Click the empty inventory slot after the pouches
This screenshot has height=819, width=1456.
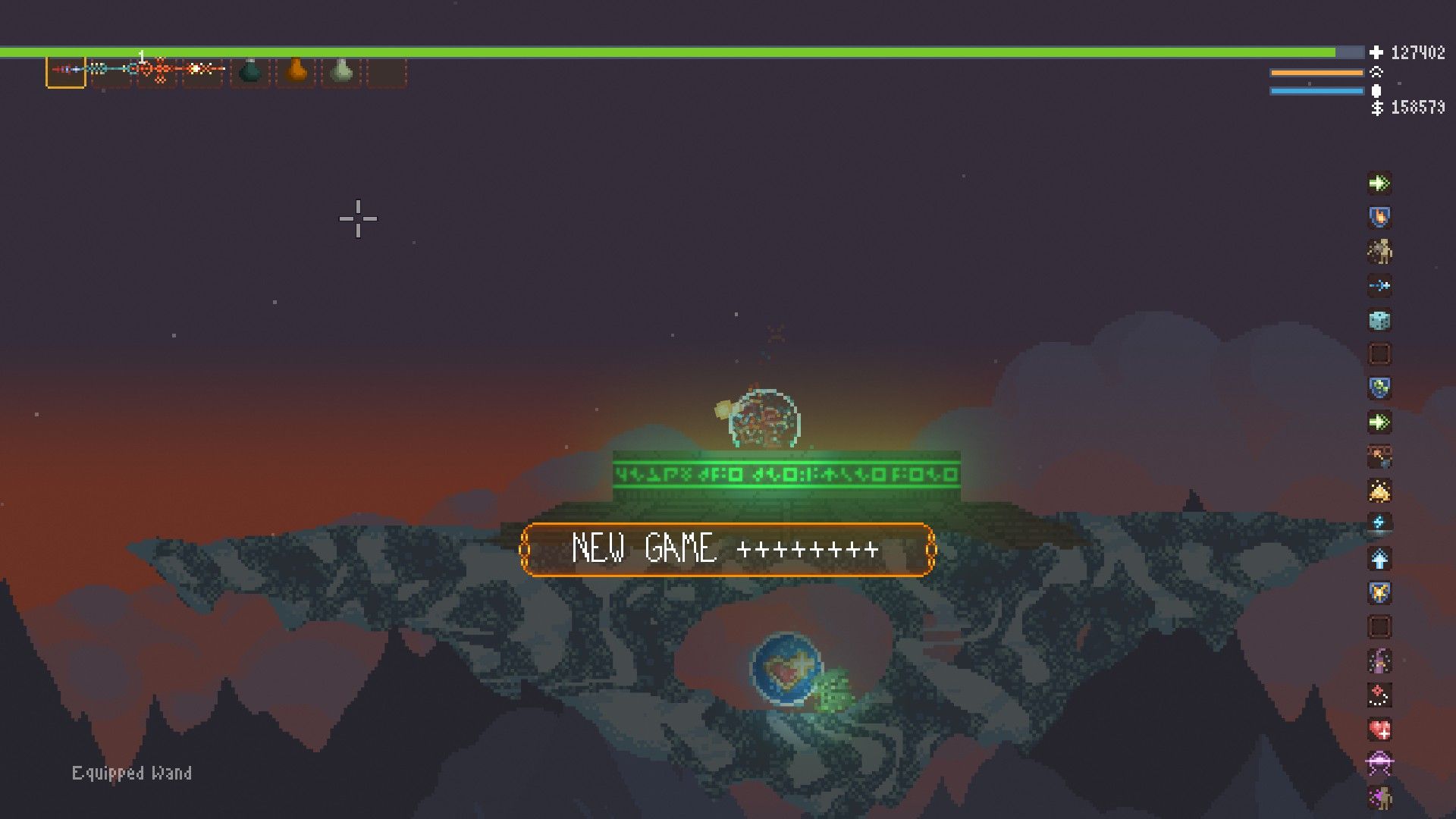click(x=388, y=72)
